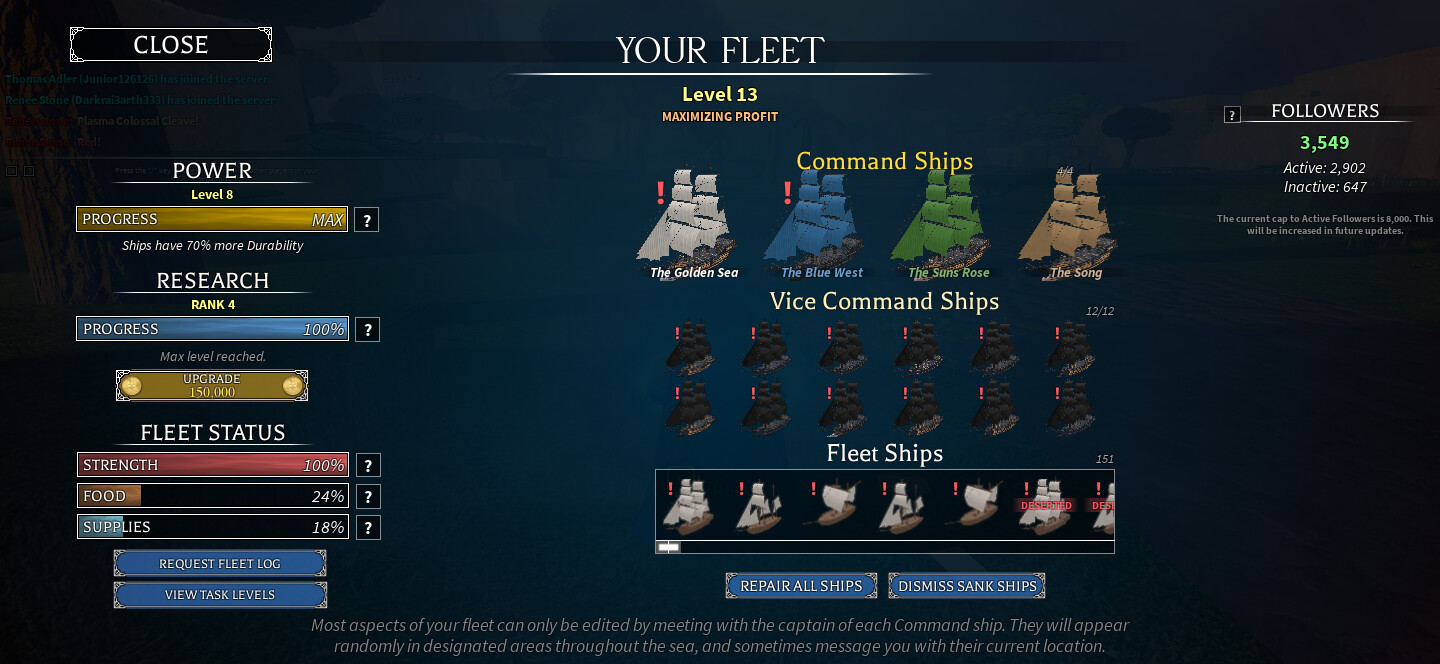The height and width of the screenshot is (664, 1440).
Task: Click the fleet ships scrollbar handle
Action: [x=668, y=547]
